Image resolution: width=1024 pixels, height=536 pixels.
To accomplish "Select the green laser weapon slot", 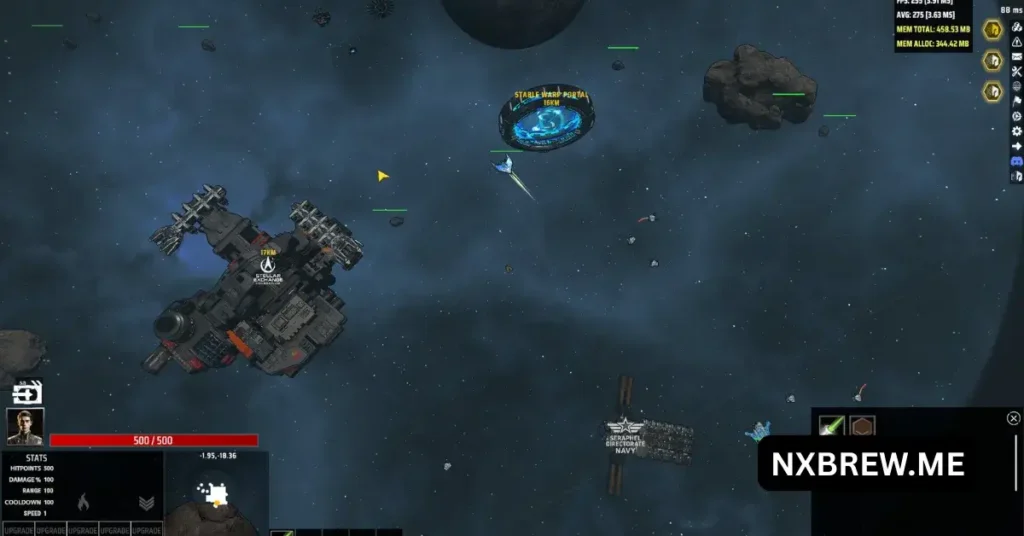I will point(832,427).
